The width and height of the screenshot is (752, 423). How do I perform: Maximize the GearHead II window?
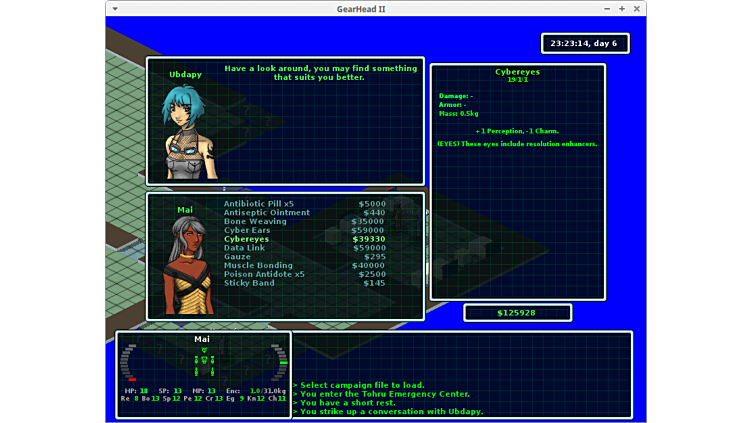click(x=622, y=9)
